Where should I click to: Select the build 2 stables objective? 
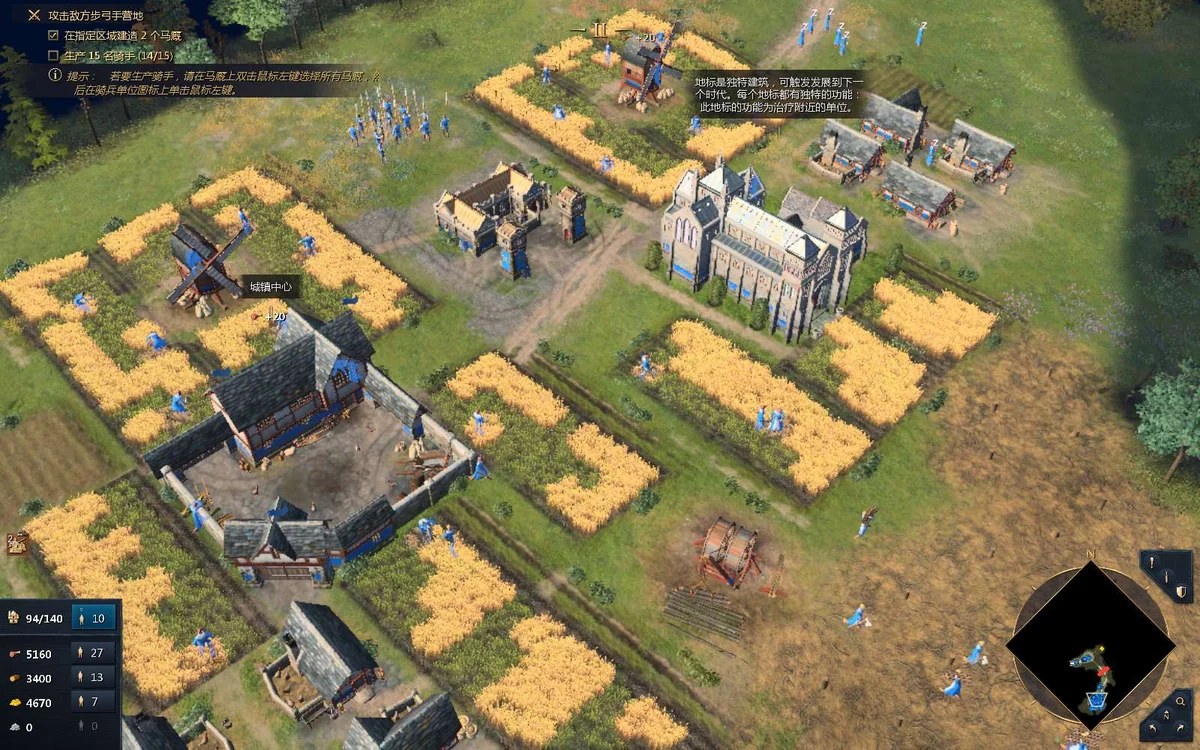tap(112, 36)
